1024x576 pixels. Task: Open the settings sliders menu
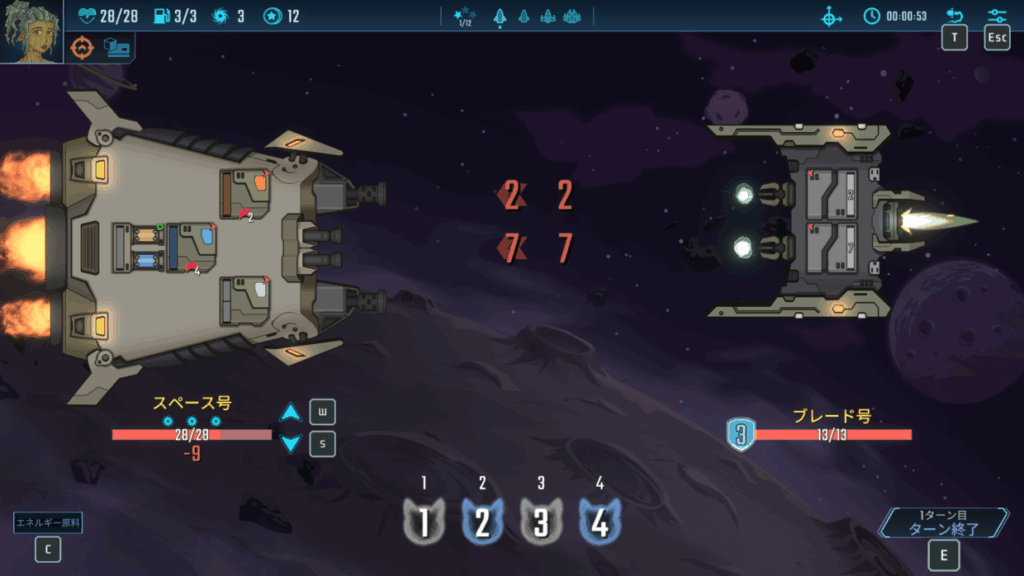(997, 16)
